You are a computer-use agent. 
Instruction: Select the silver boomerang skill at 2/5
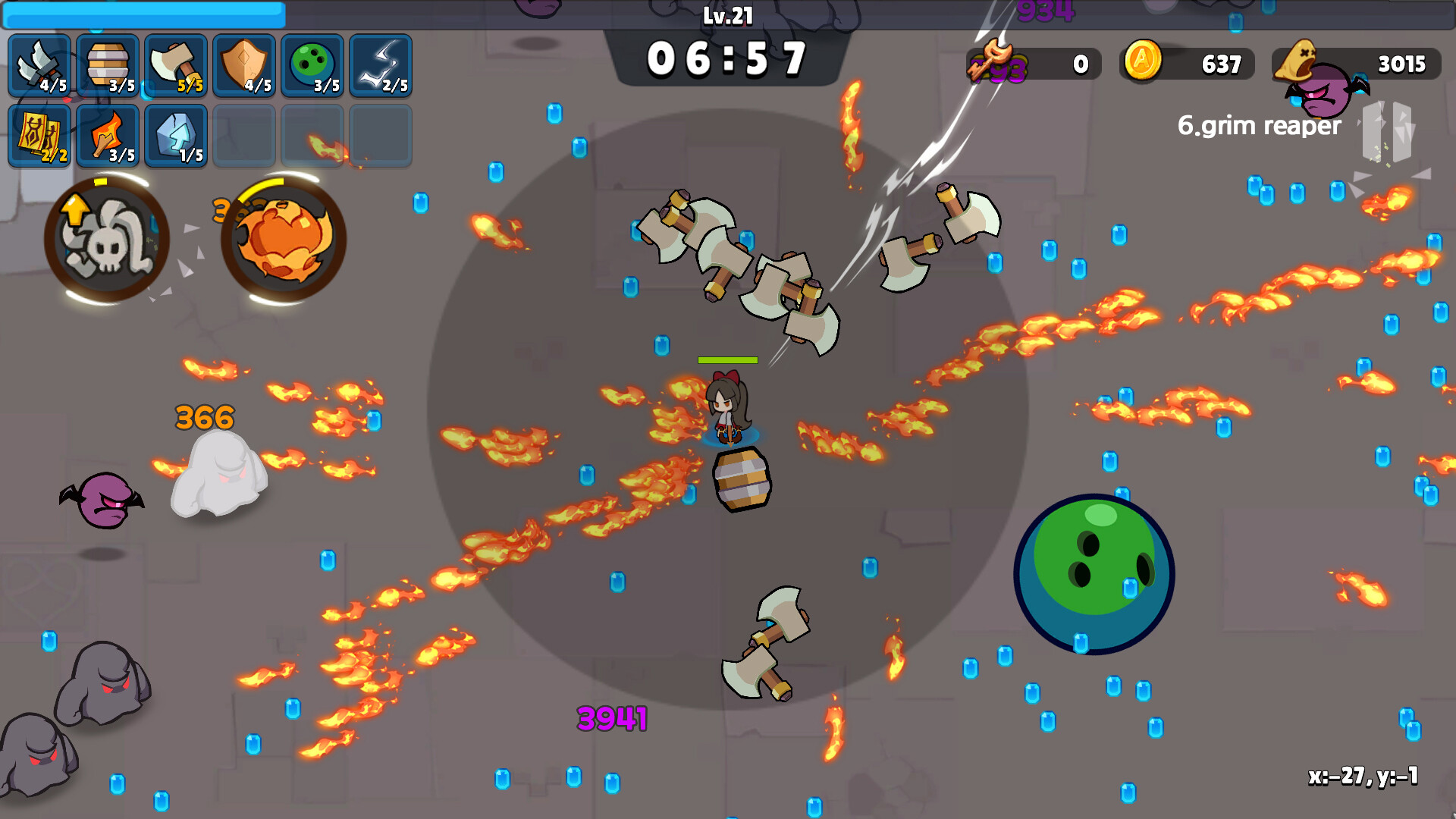pyautogui.click(x=381, y=64)
